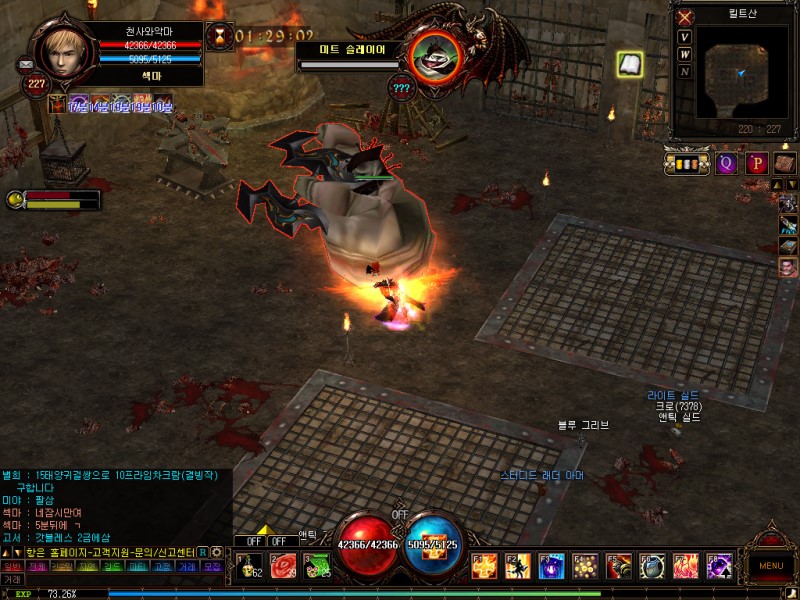800x600 pixels.
Task: Switch to the 길드 chat tab
Action: pyautogui.click(x=114, y=566)
